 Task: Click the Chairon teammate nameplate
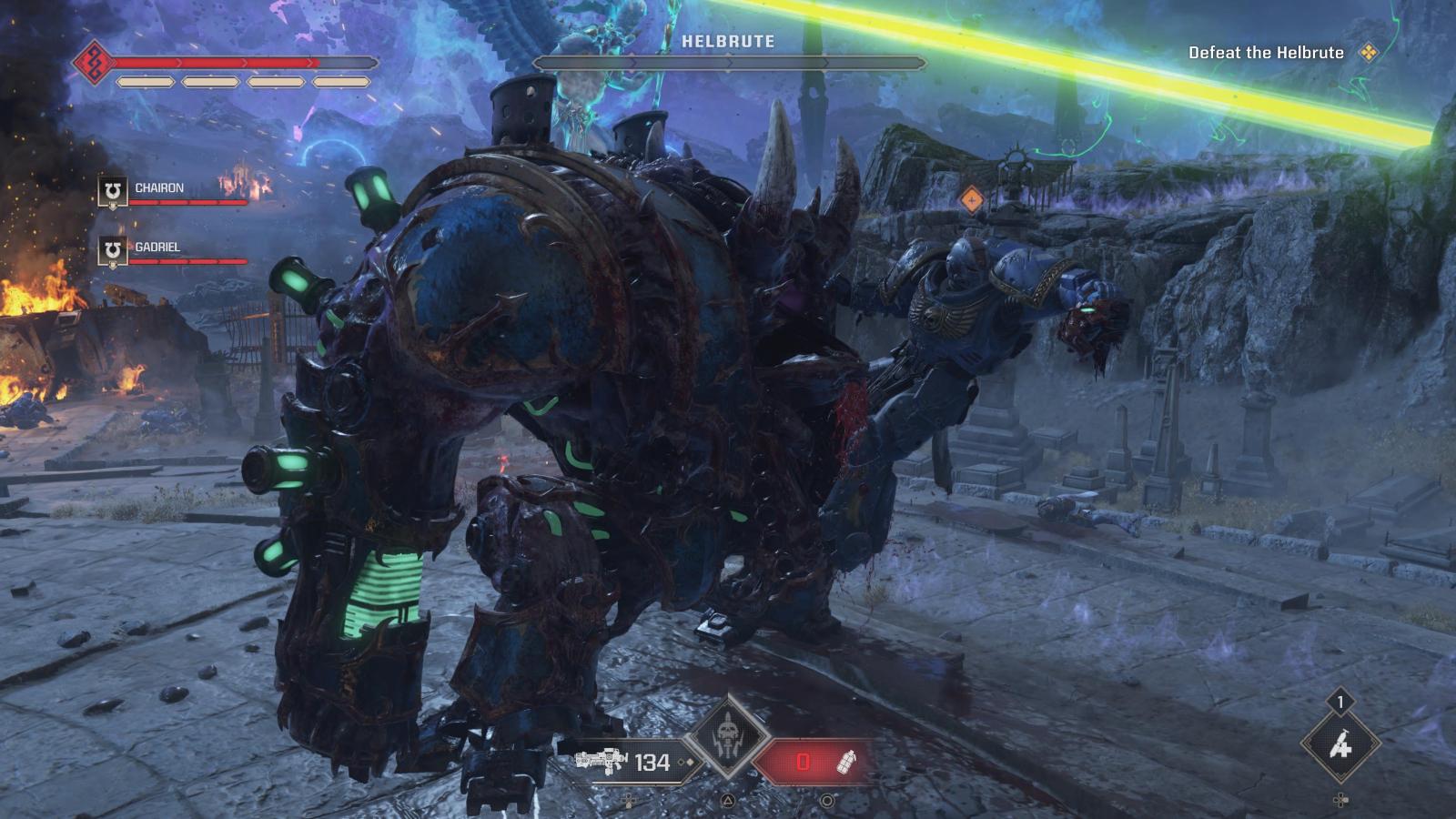(160, 187)
